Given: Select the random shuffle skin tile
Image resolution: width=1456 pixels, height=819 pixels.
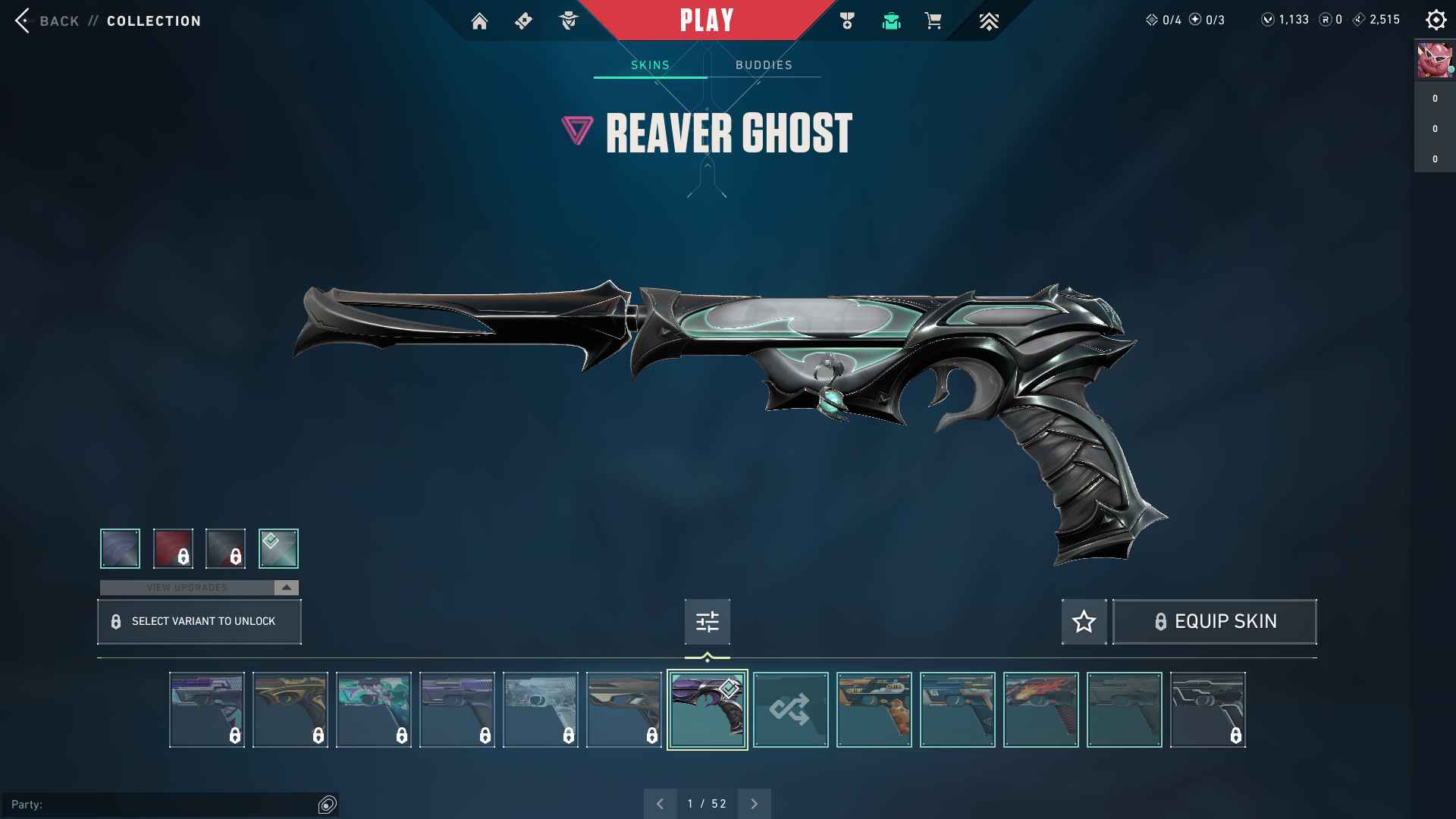Looking at the screenshot, I should pos(790,710).
